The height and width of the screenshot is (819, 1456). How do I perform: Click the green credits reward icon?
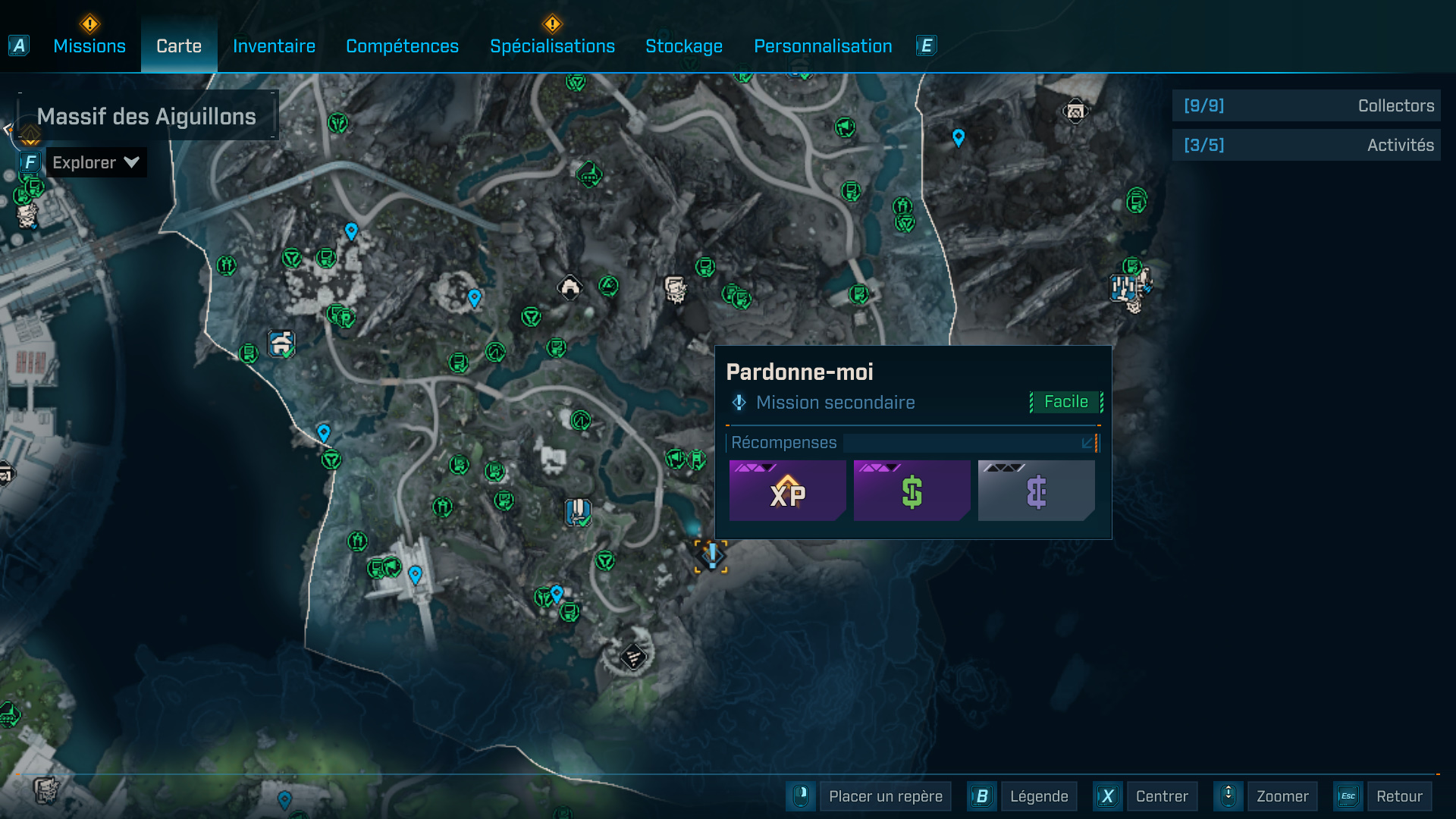pos(912,490)
